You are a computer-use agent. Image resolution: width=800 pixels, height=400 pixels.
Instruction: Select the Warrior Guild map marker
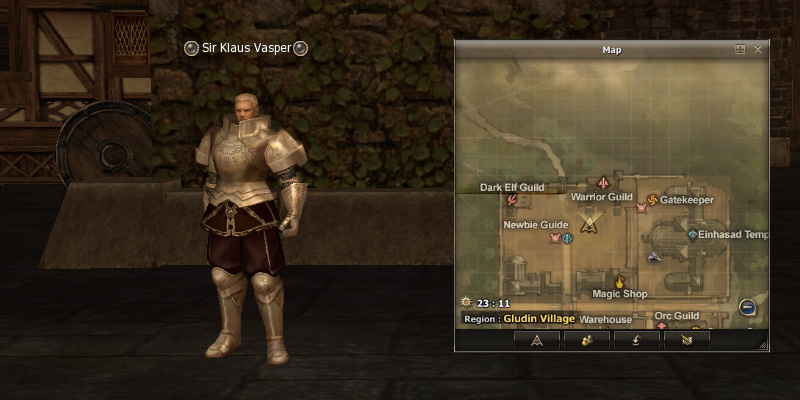point(603,183)
